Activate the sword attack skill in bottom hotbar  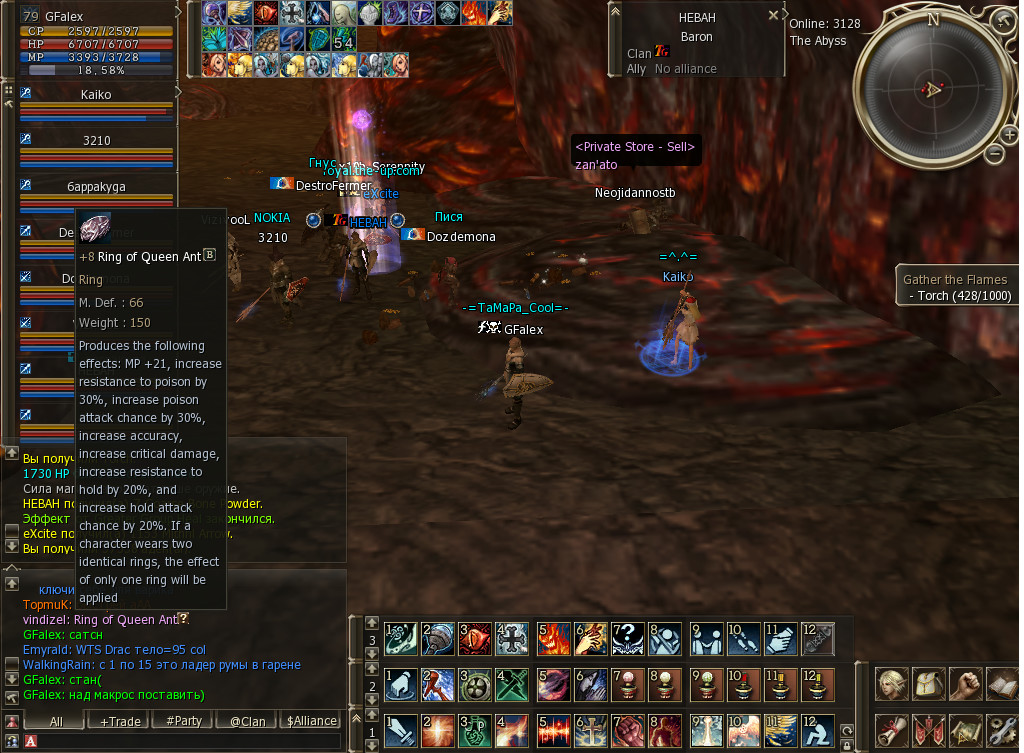(x=401, y=729)
